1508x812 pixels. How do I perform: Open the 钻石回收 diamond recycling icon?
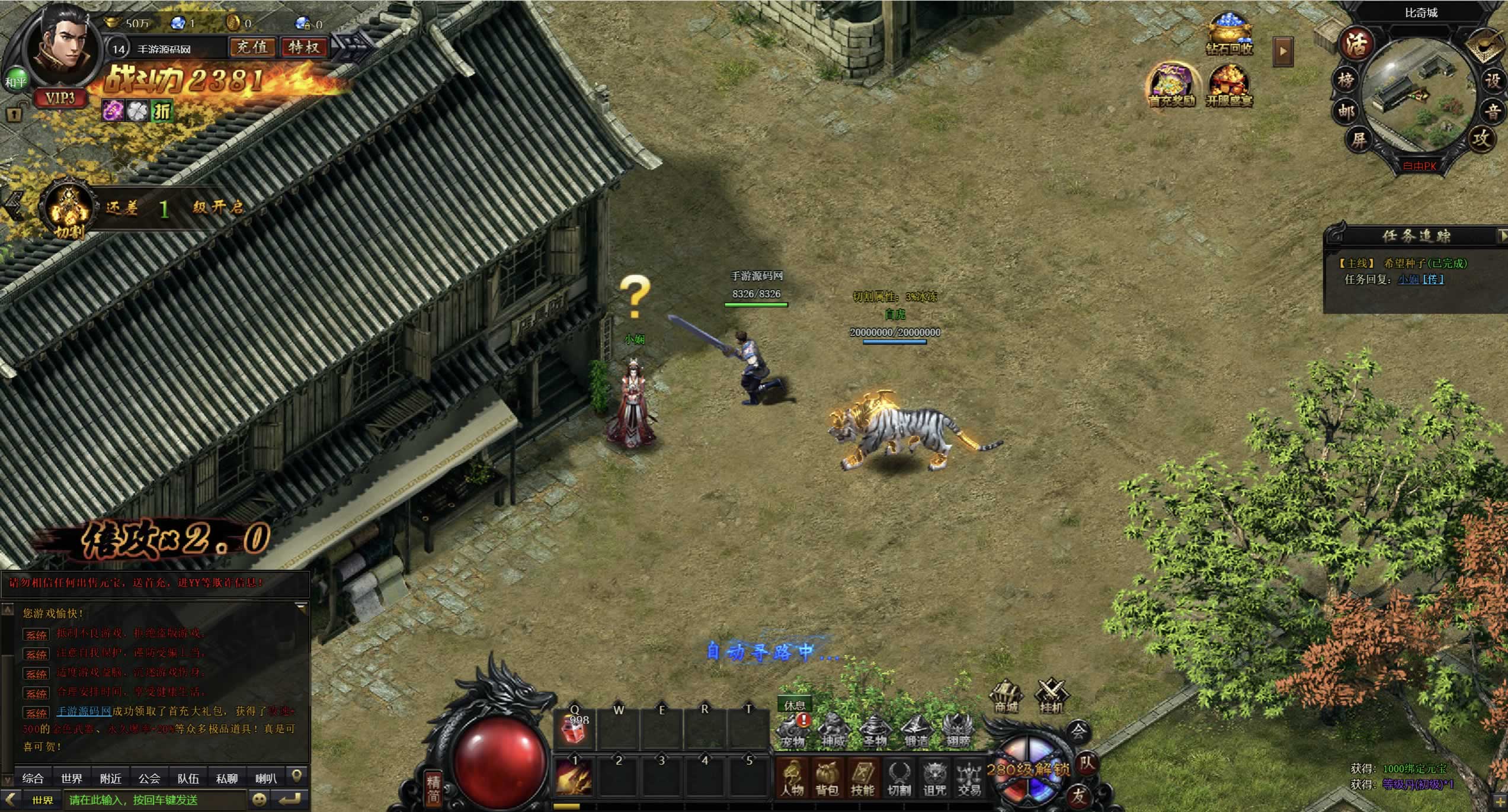pos(1229,34)
